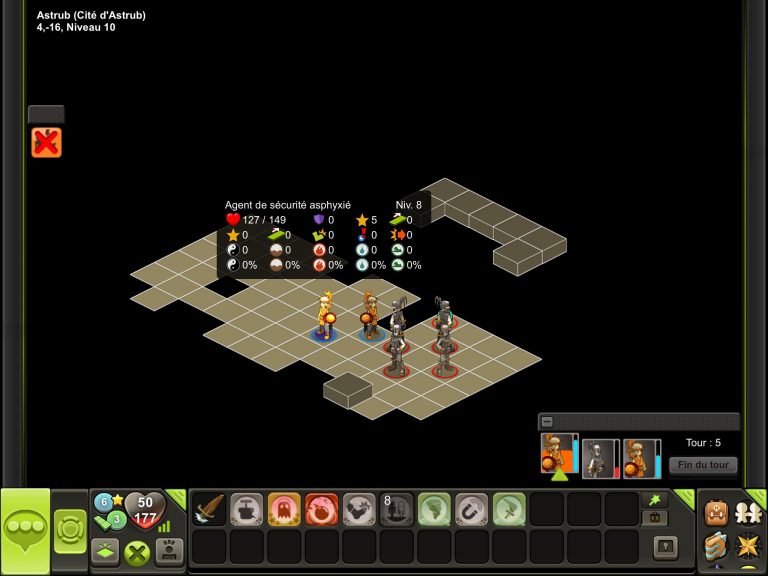Cast the cauldron spell in hotbar

pos(247,509)
